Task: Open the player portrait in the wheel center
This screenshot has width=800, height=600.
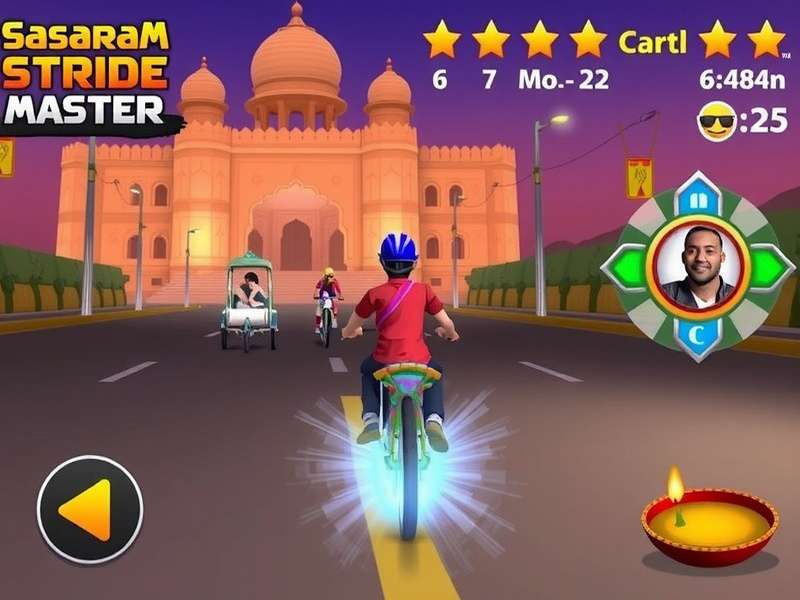Action: point(698,266)
